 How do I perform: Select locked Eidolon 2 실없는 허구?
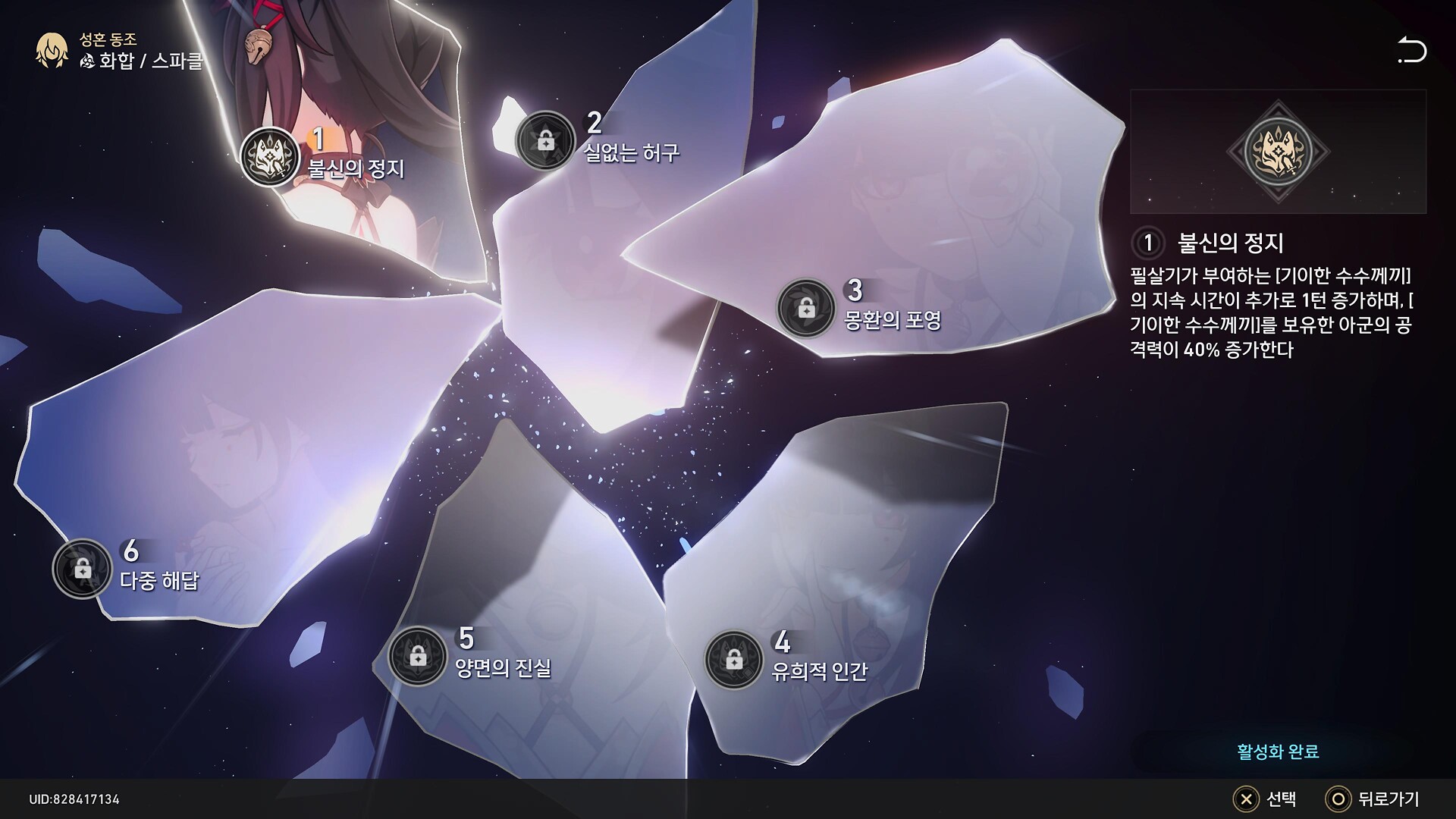tap(544, 140)
